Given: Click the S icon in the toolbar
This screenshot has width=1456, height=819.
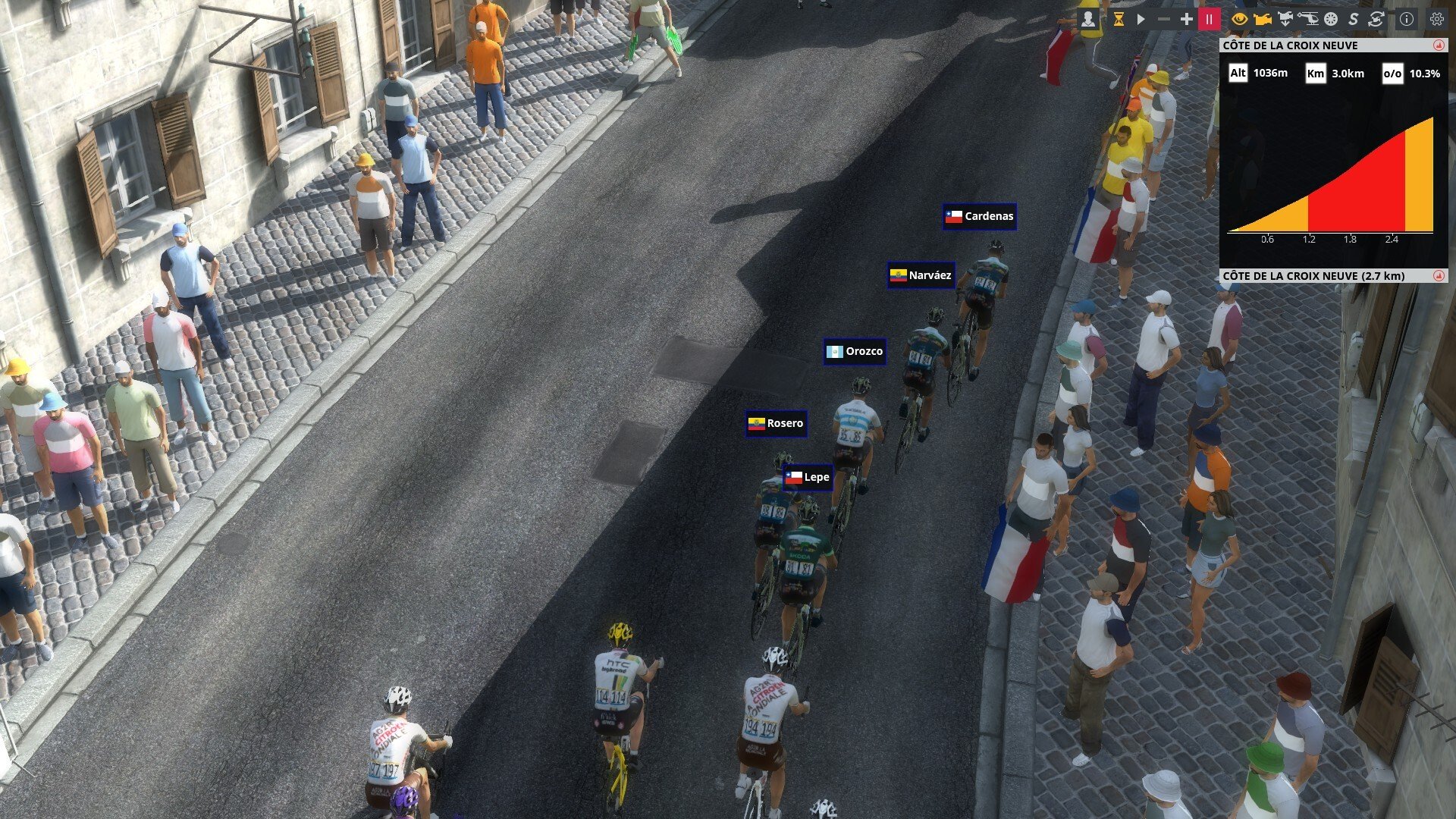Looking at the screenshot, I should point(1353,20).
